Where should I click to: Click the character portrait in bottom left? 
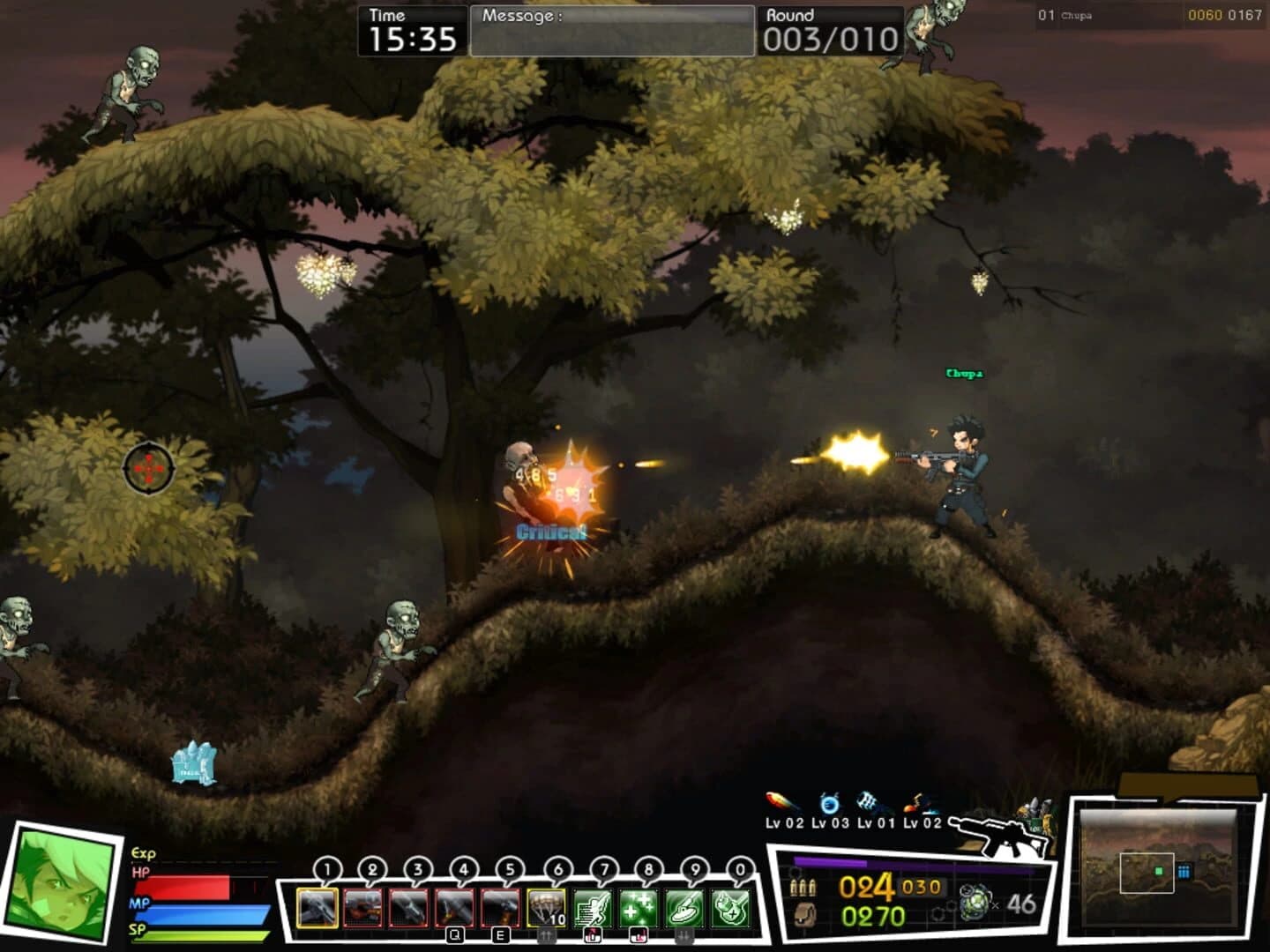coord(60,890)
